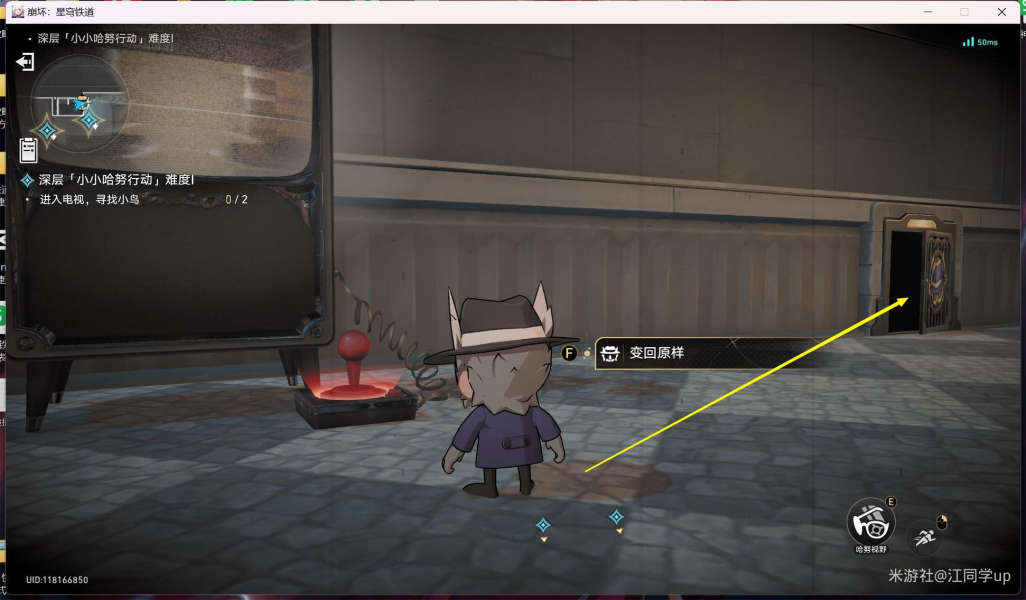Activate the 哈努视野 skill
This screenshot has height=600, width=1026.
pos(870,522)
